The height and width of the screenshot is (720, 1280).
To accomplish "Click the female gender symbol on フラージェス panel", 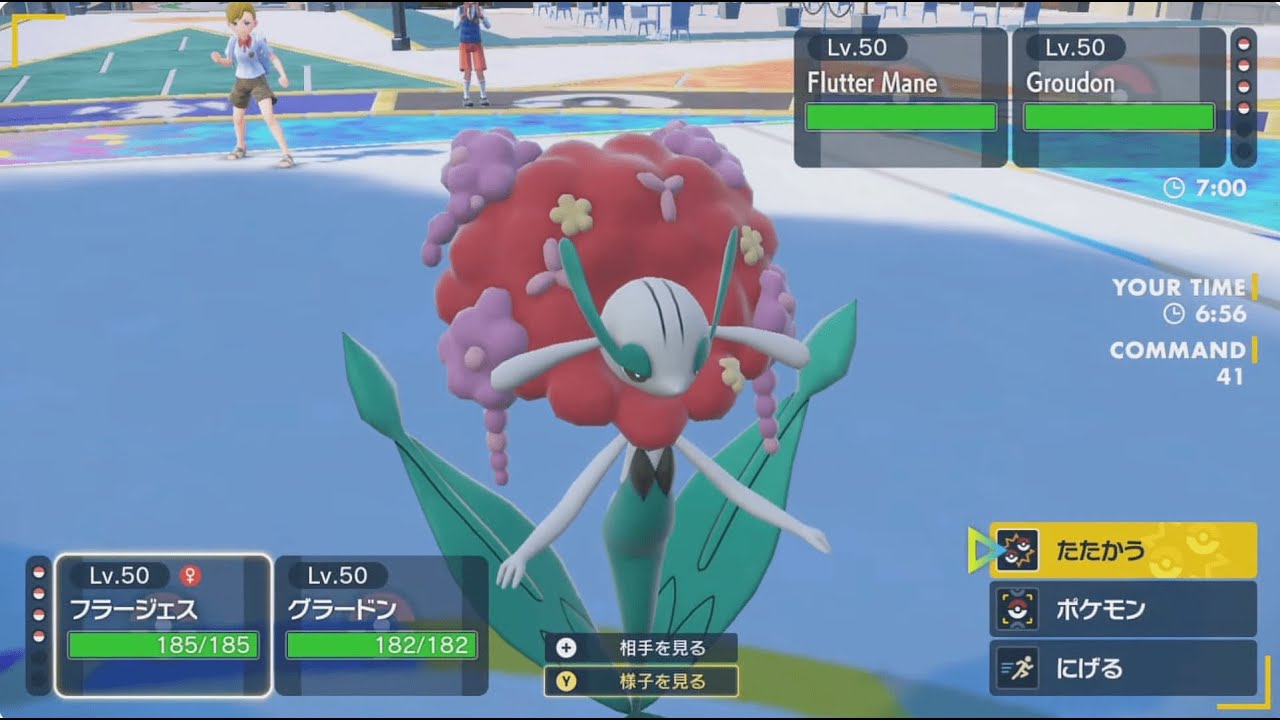I will click(190, 575).
